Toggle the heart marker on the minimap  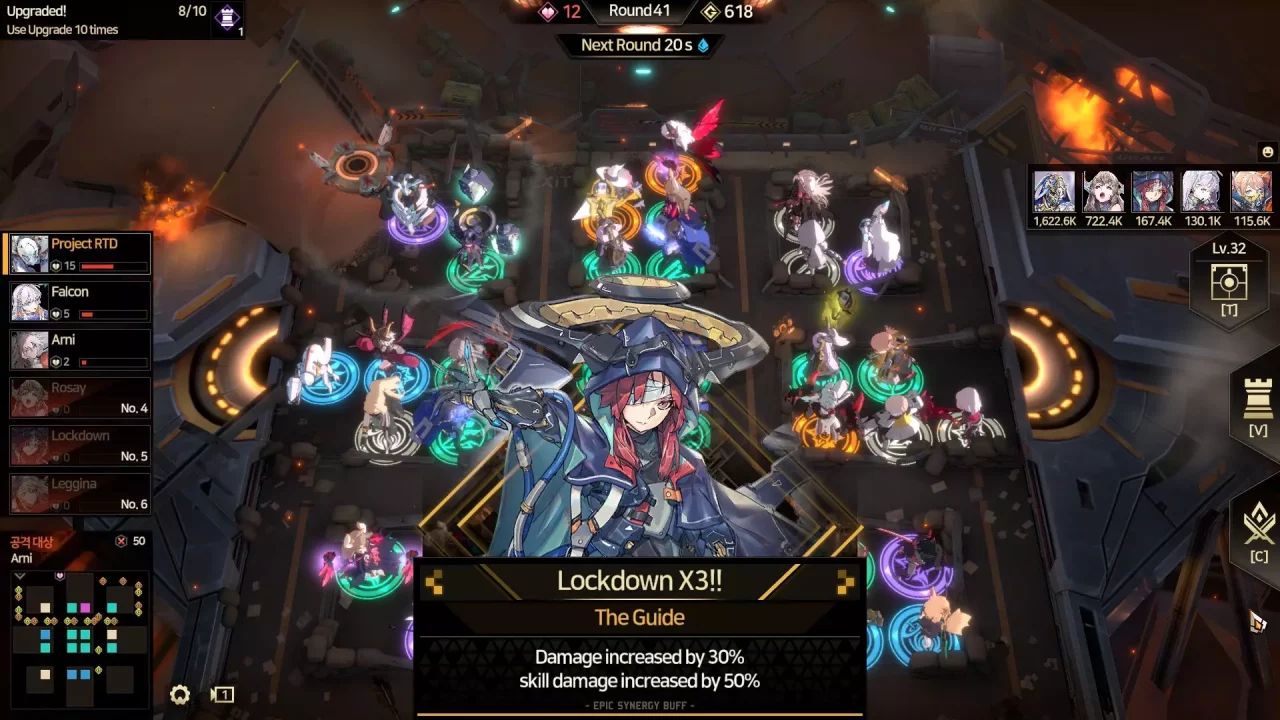pyautogui.click(x=59, y=575)
